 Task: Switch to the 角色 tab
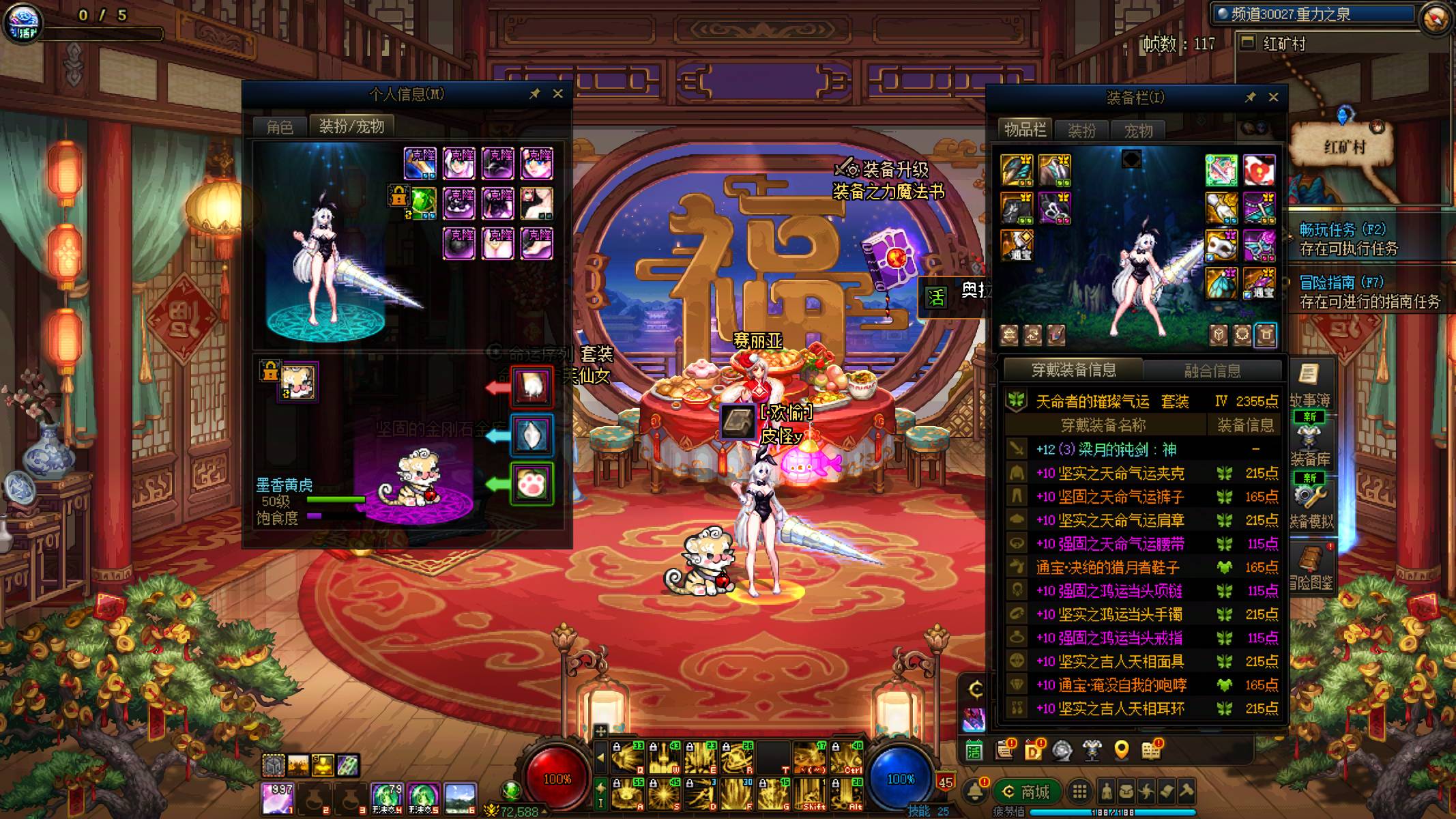click(x=280, y=127)
